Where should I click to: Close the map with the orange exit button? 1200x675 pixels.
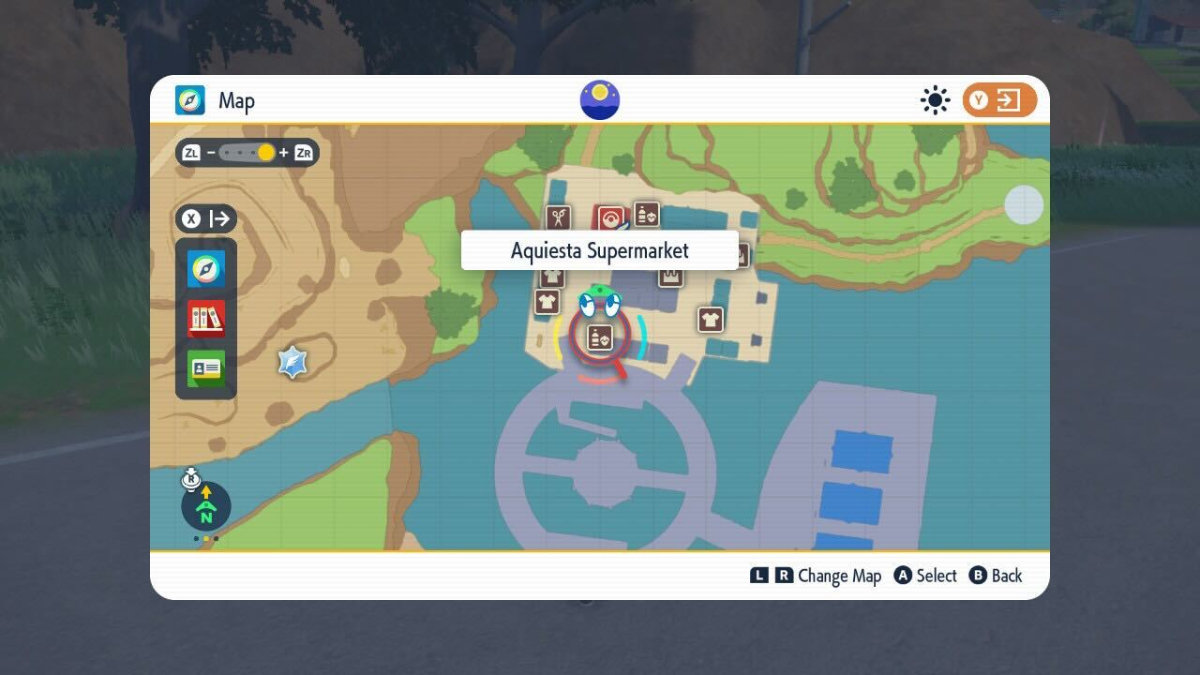pos(999,100)
